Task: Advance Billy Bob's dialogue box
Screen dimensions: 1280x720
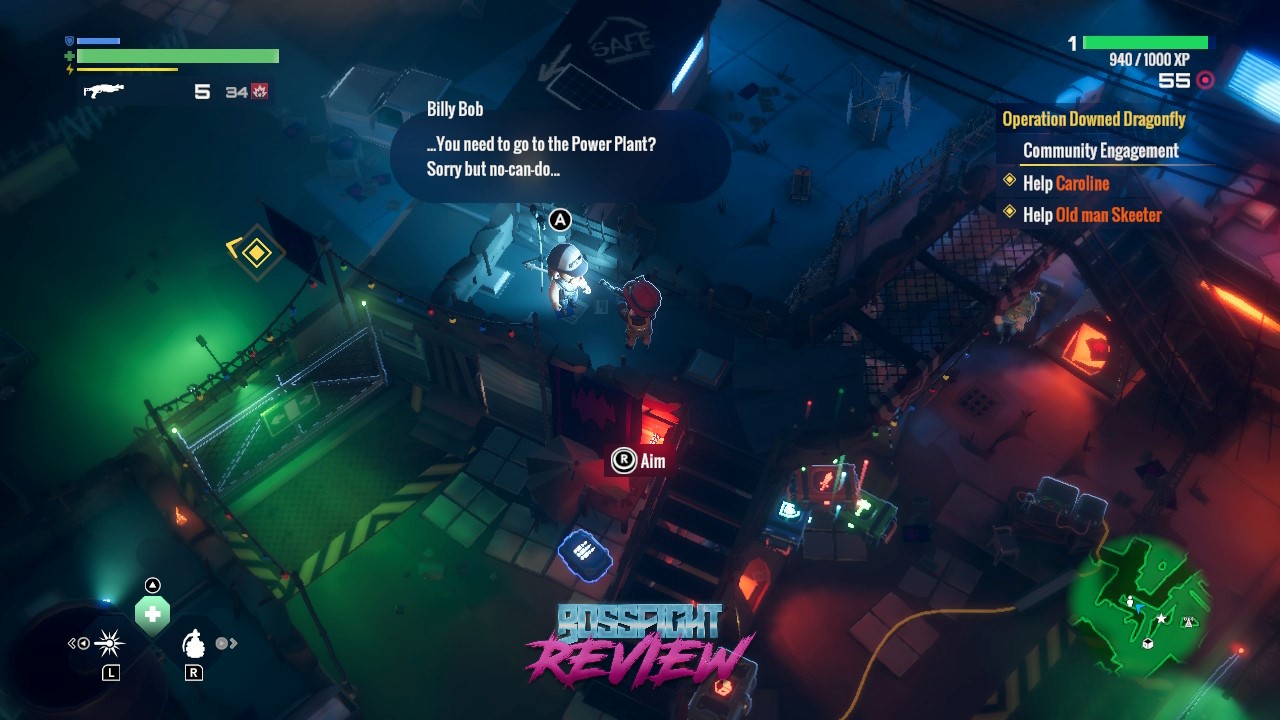Action: [560, 156]
